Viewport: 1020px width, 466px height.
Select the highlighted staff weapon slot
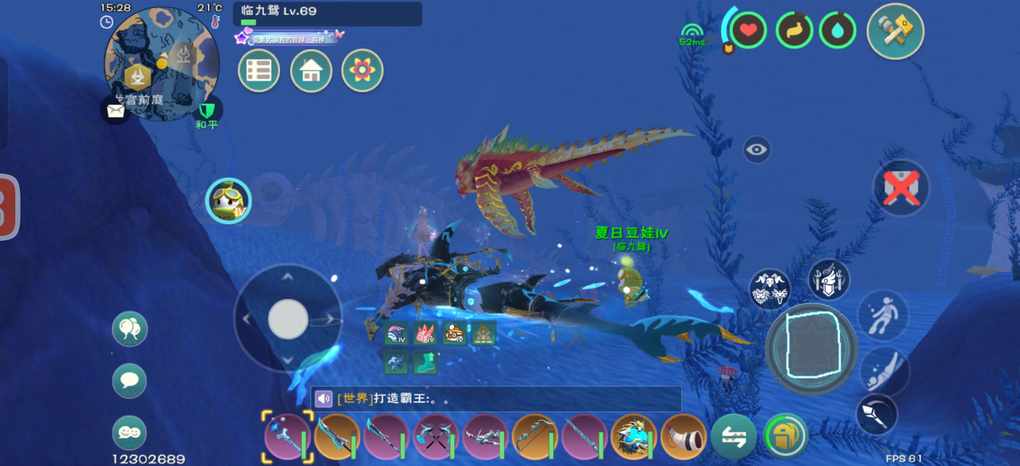[x=288, y=437]
